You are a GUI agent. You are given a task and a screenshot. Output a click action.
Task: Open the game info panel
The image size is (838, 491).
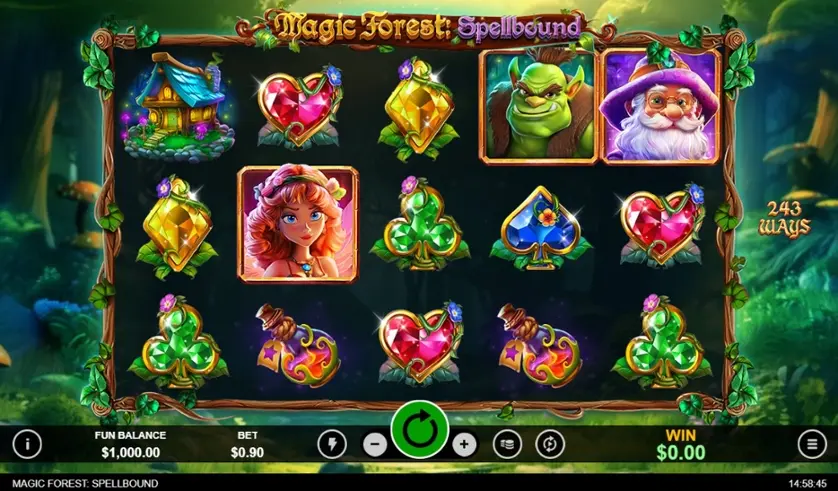click(26, 443)
